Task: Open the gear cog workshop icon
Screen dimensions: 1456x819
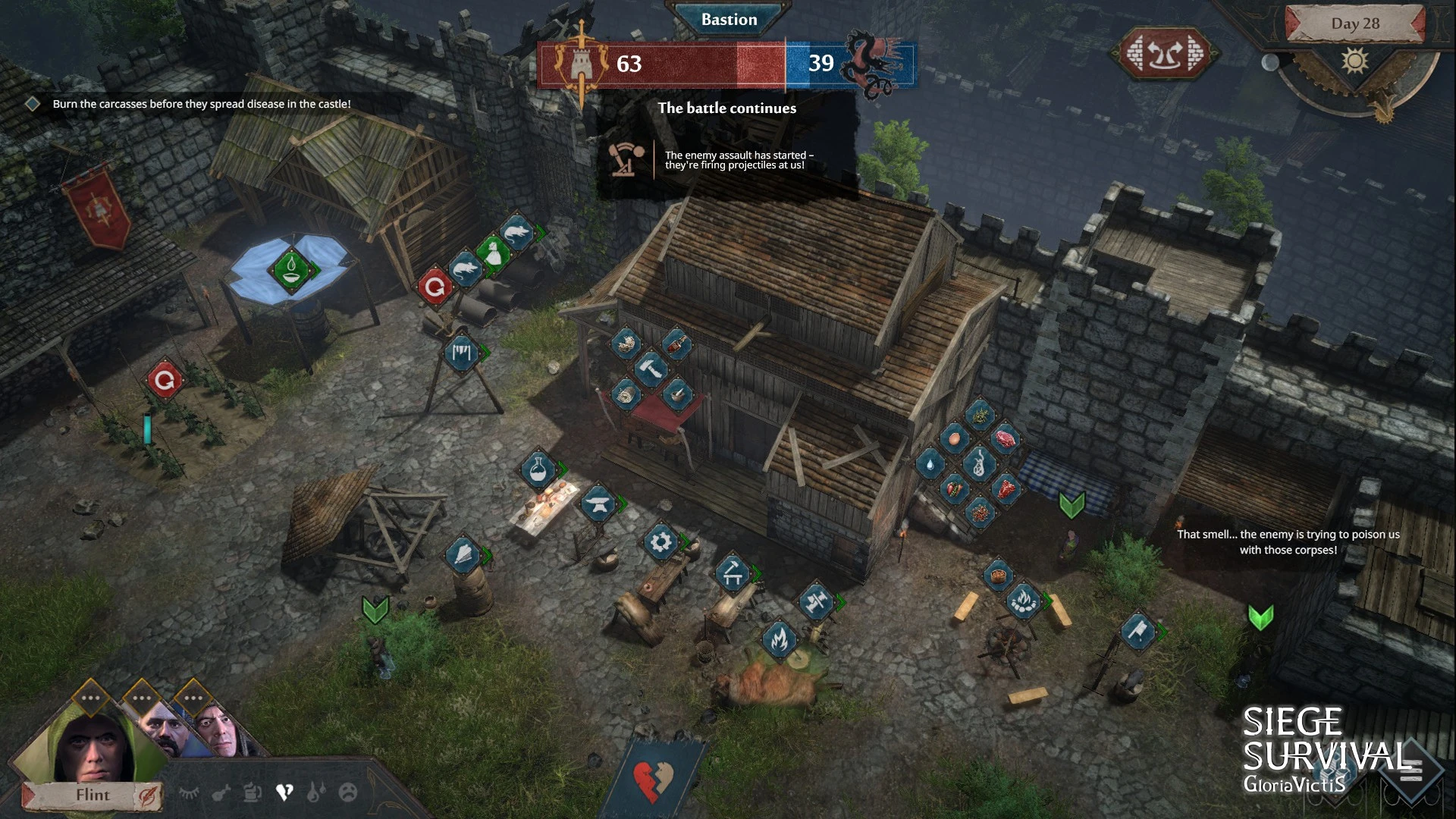Action: [x=661, y=542]
